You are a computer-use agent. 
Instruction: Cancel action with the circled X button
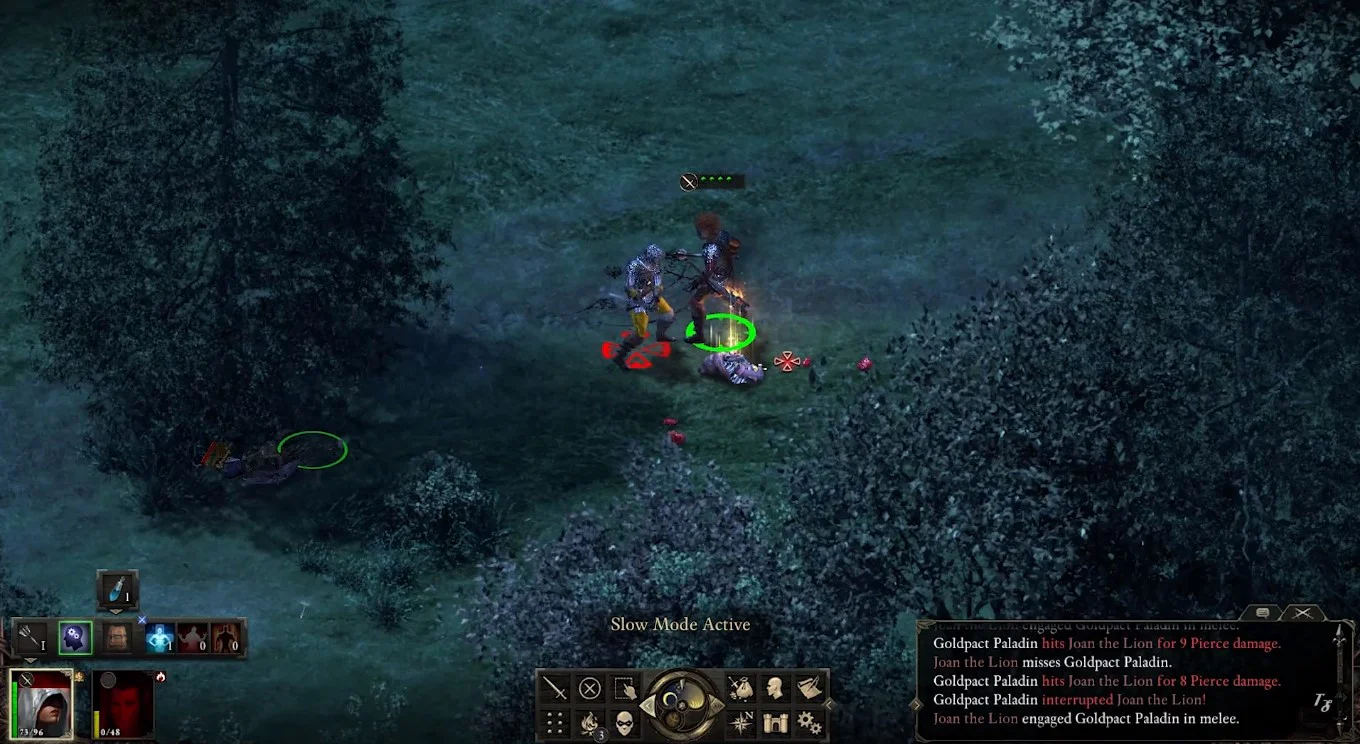[x=590, y=688]
